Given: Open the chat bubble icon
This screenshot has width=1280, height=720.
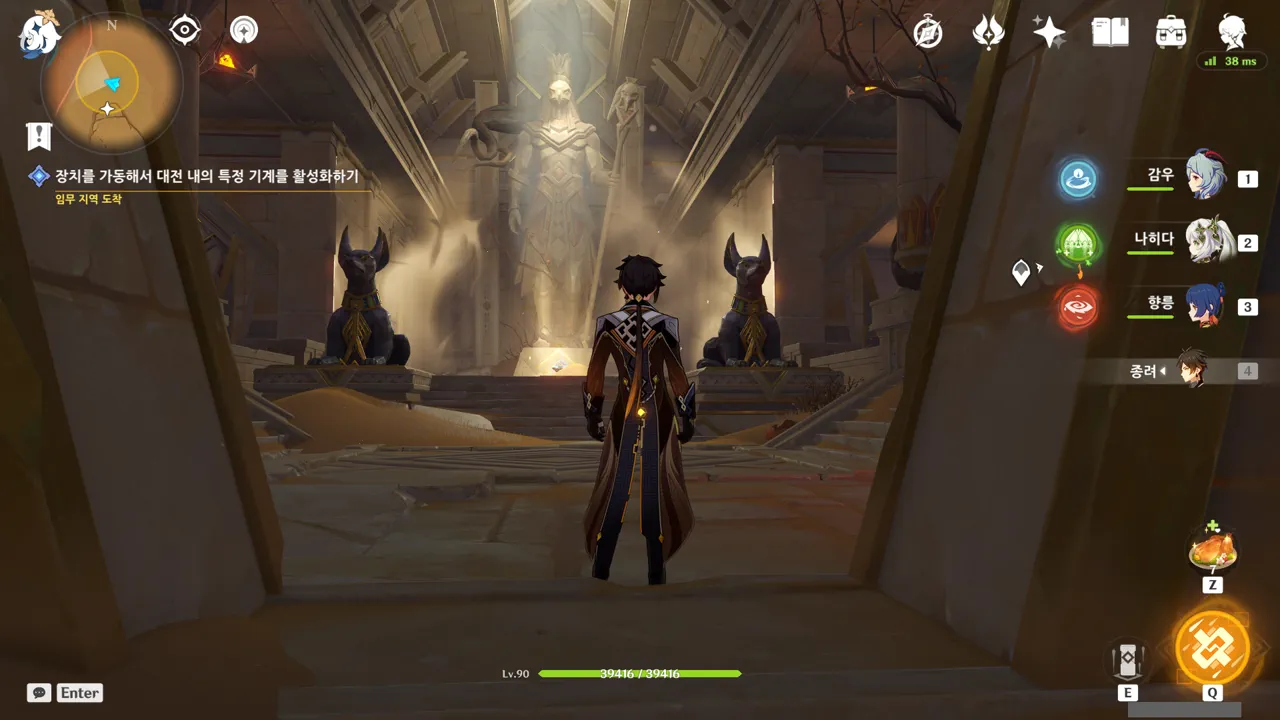Looking at the screenshot, I should (39, 693).
